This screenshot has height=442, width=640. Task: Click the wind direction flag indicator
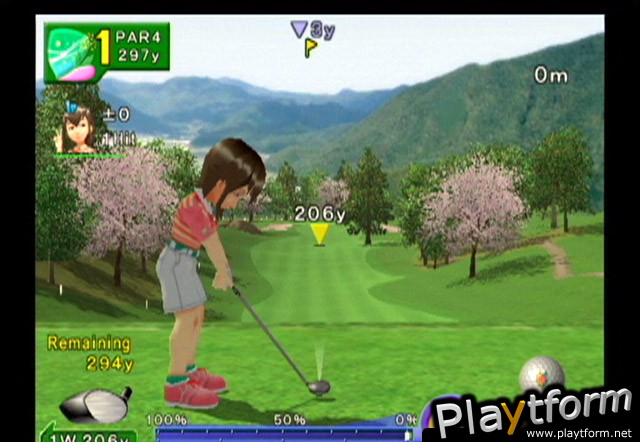click(311, 46)
